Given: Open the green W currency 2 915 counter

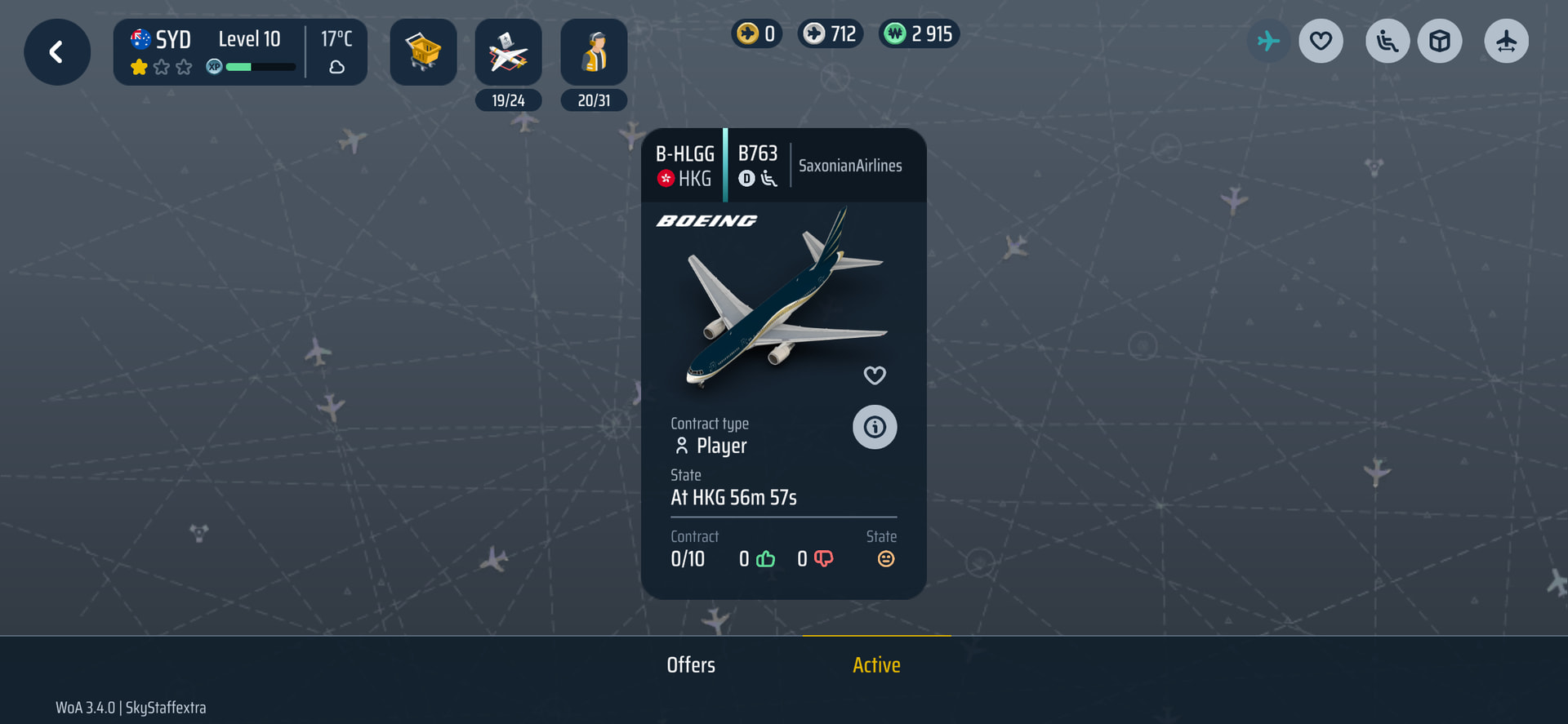Looking at the screenshot, I should click(x=920, y=33).
